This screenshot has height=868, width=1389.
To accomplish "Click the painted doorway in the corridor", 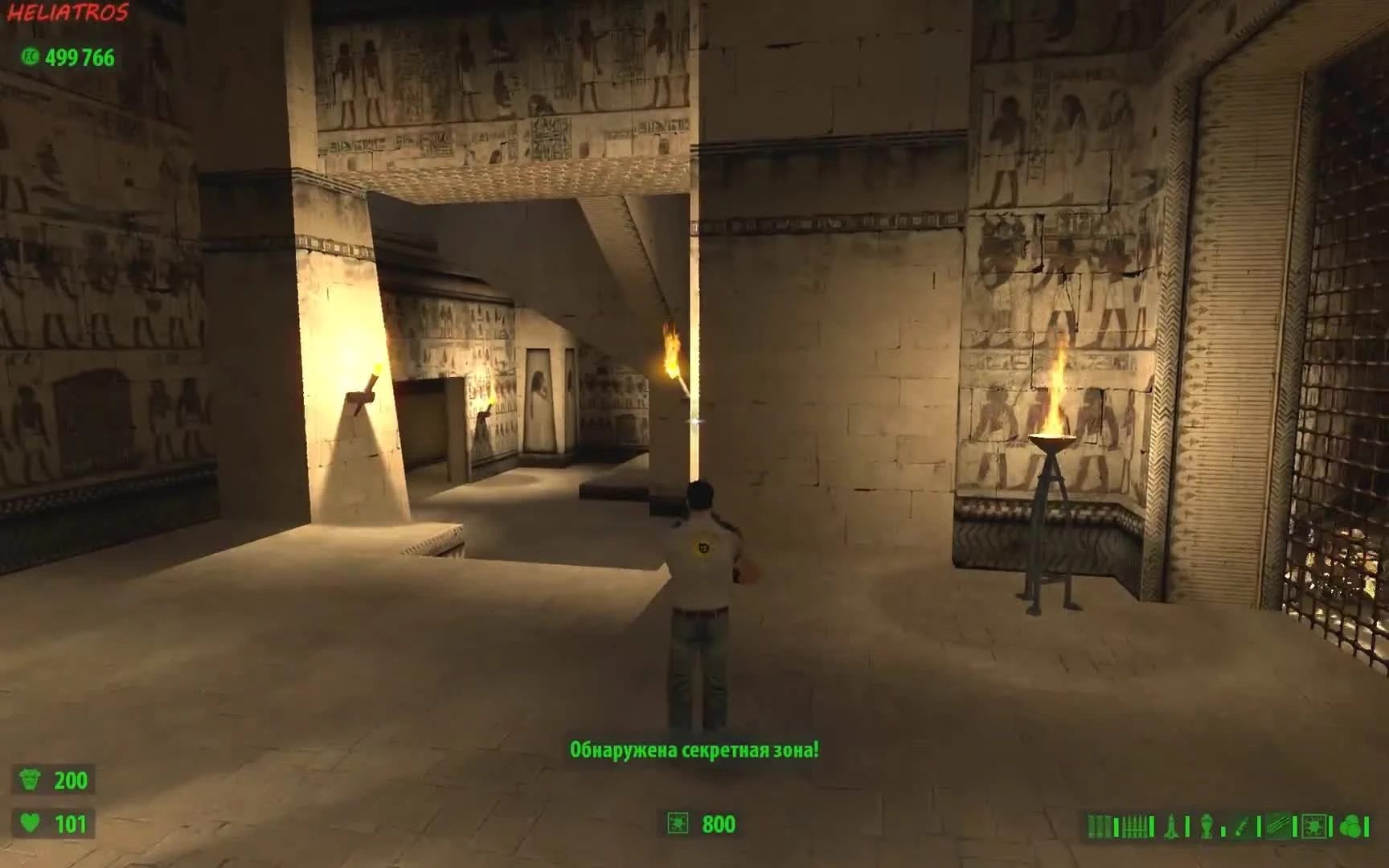I will tap(540, 402).
